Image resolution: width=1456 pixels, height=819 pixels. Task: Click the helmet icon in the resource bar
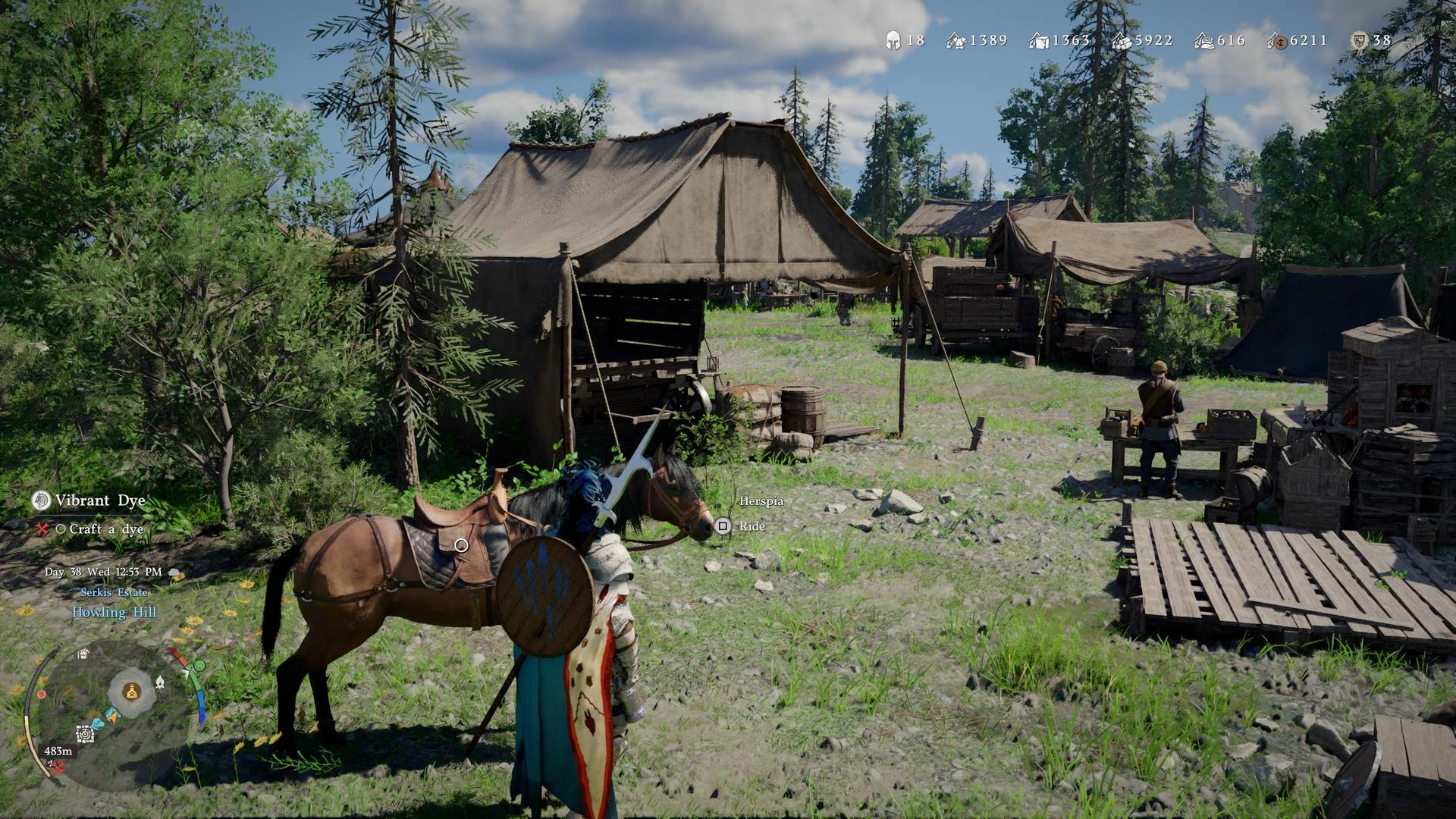click(x=893, y=40)
